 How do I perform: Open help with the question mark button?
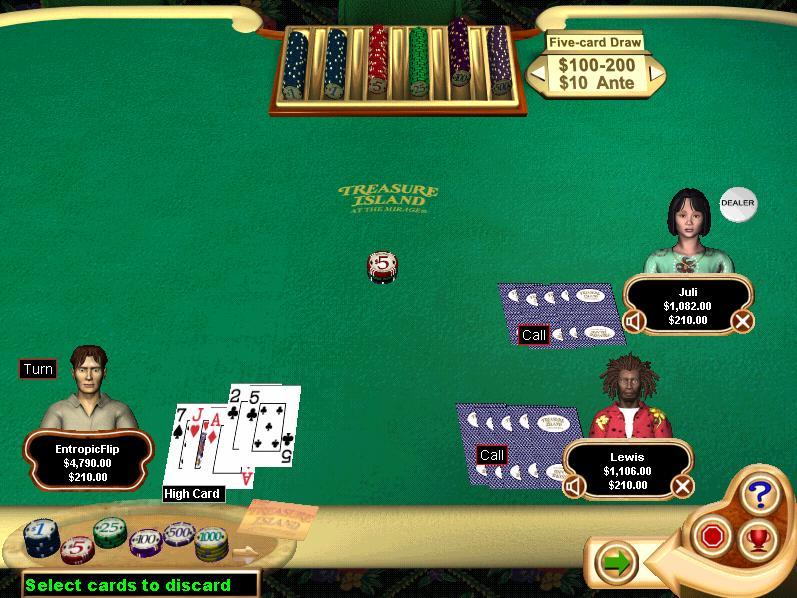[x=759, y=493]
